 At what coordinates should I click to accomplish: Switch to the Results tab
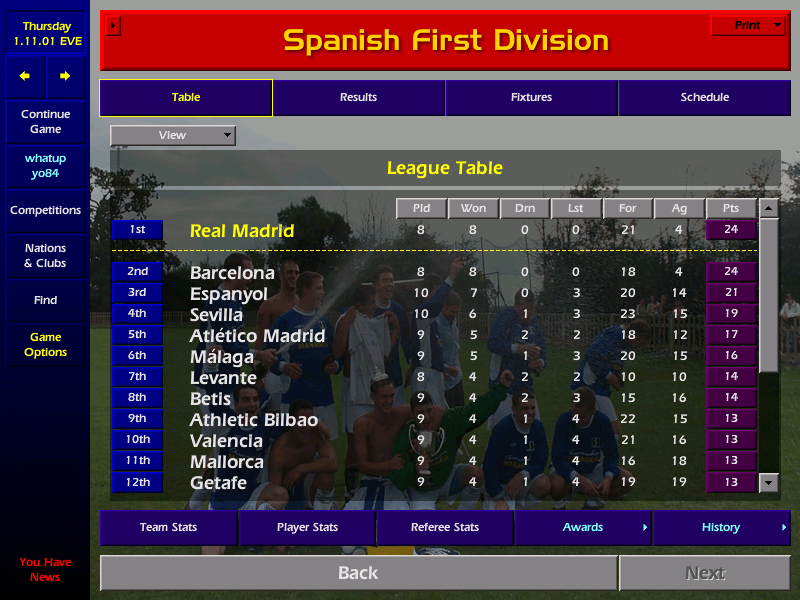[358, 98]
